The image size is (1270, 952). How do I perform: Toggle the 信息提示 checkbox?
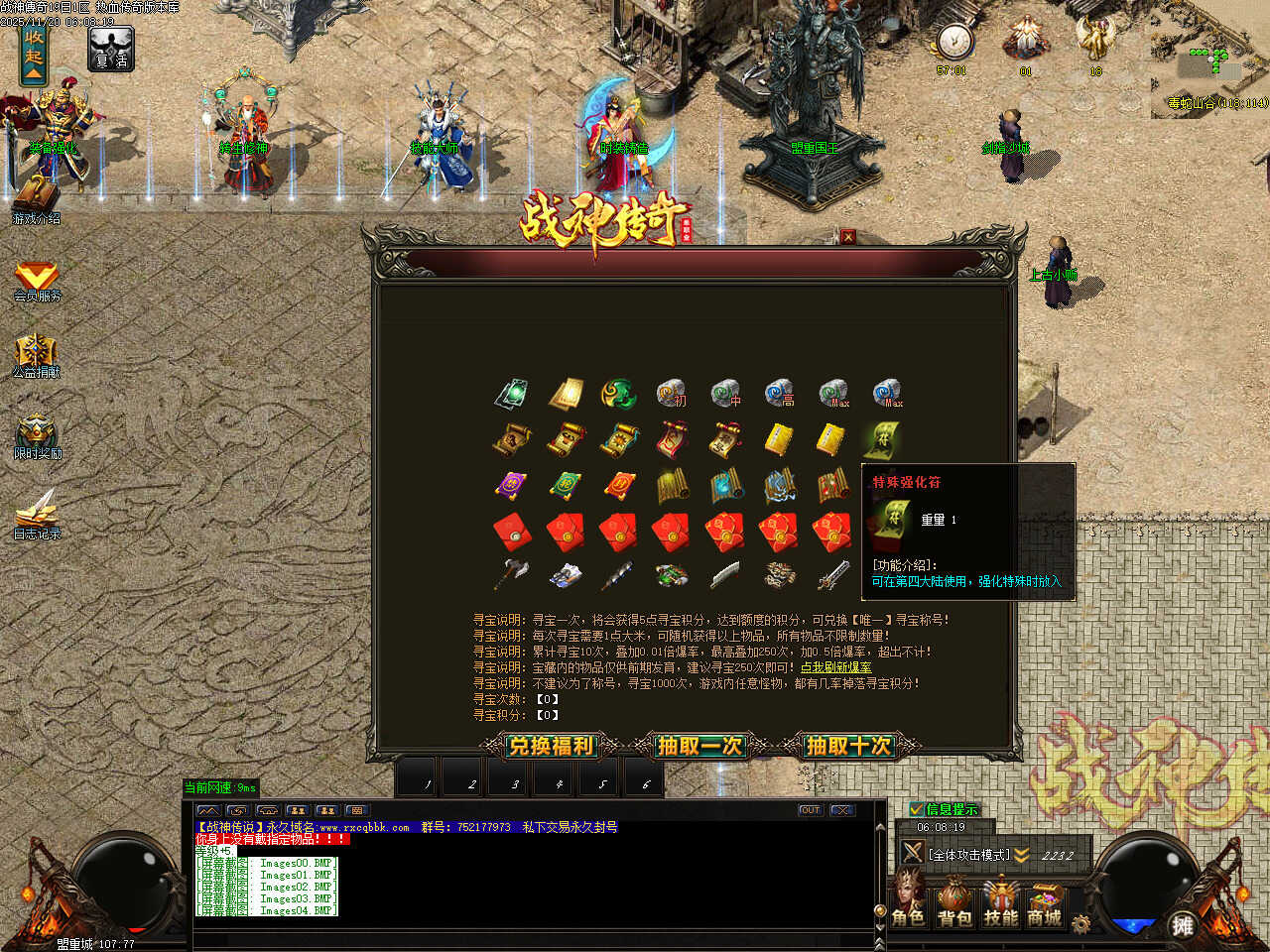[x=917, y=809]
